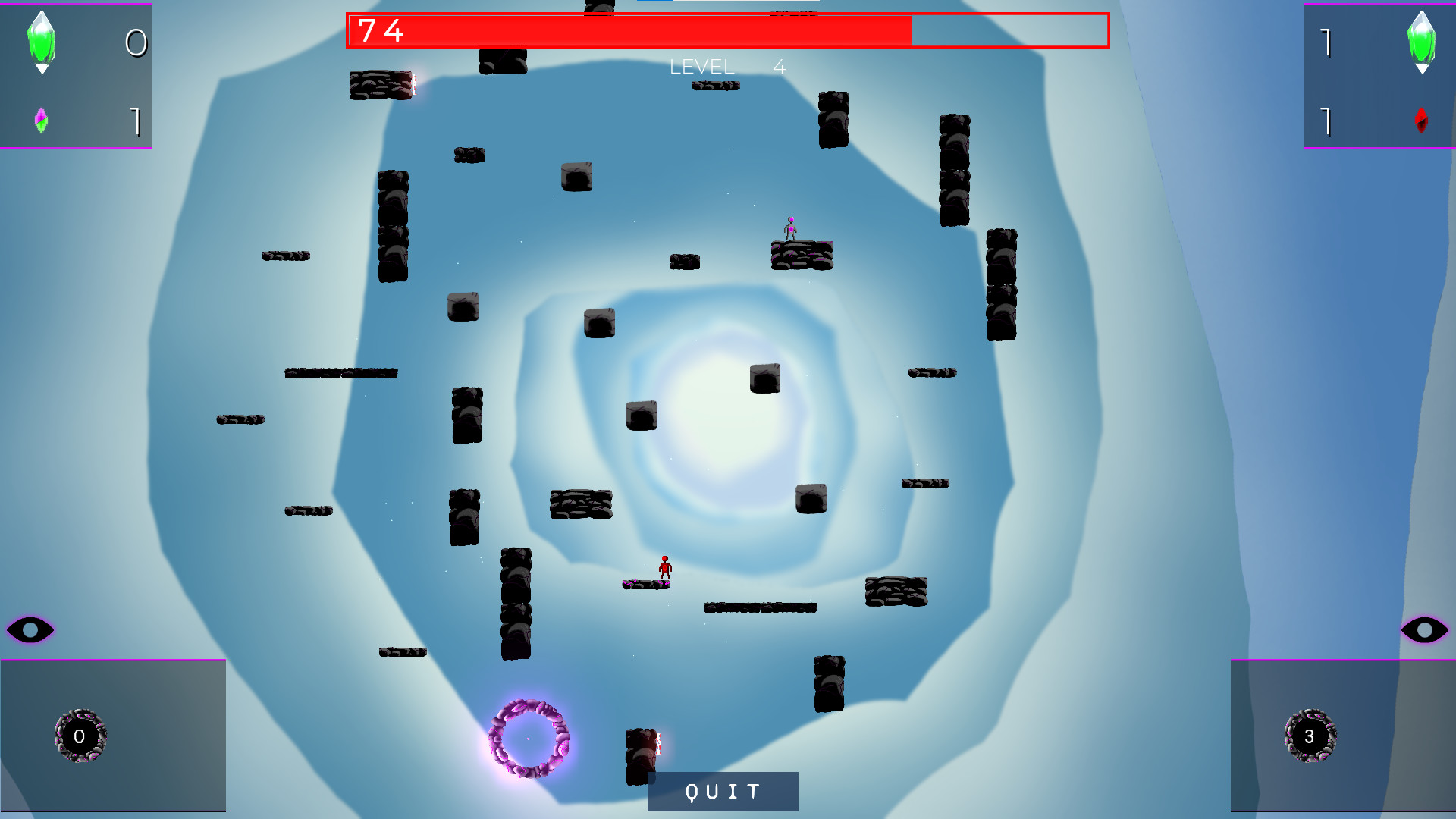Toggle the left eye visibility icon
Screen dimensions: 1456x819
coord(30,629)
